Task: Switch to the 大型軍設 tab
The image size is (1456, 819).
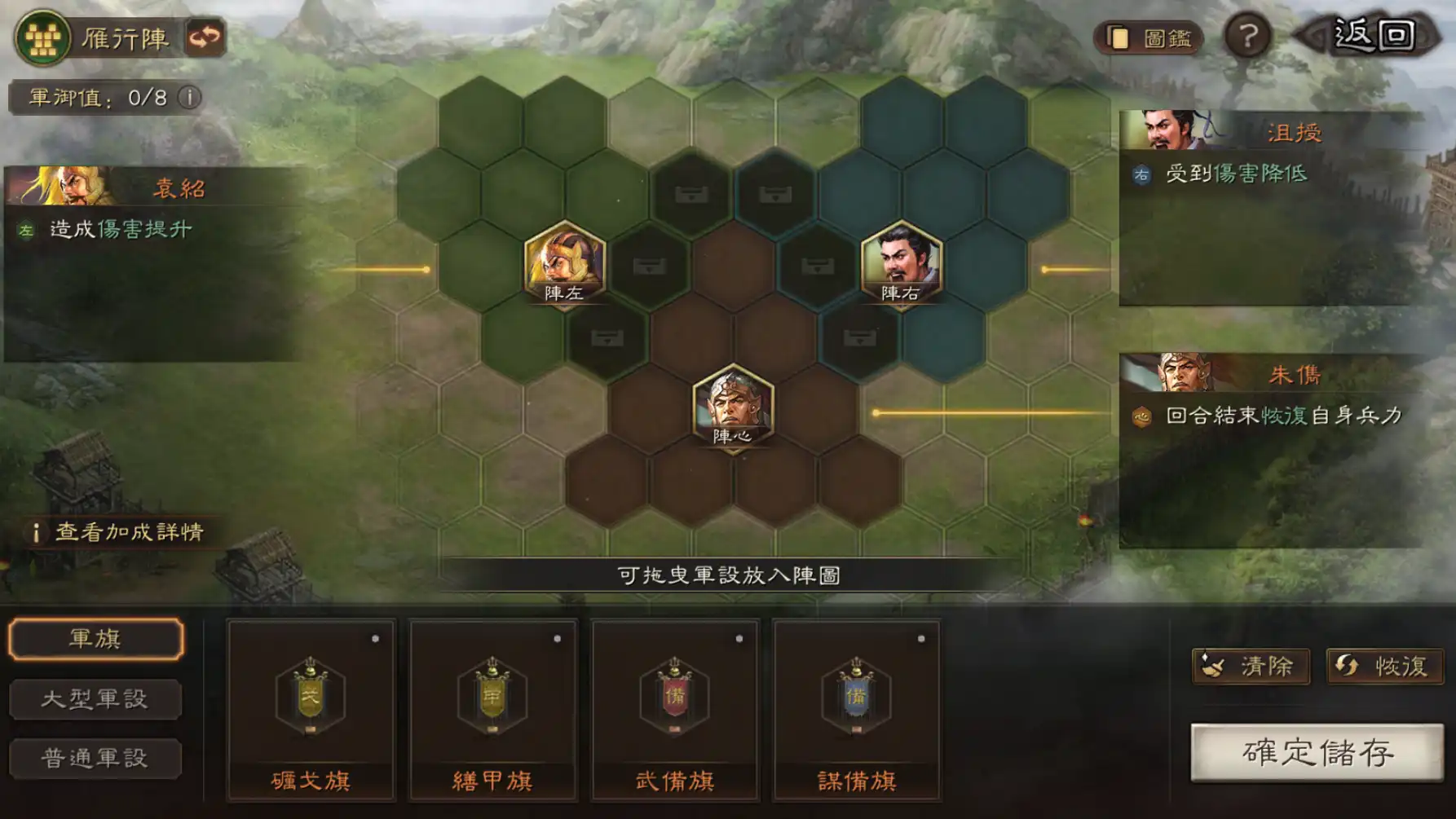Action: click(95, 698)
